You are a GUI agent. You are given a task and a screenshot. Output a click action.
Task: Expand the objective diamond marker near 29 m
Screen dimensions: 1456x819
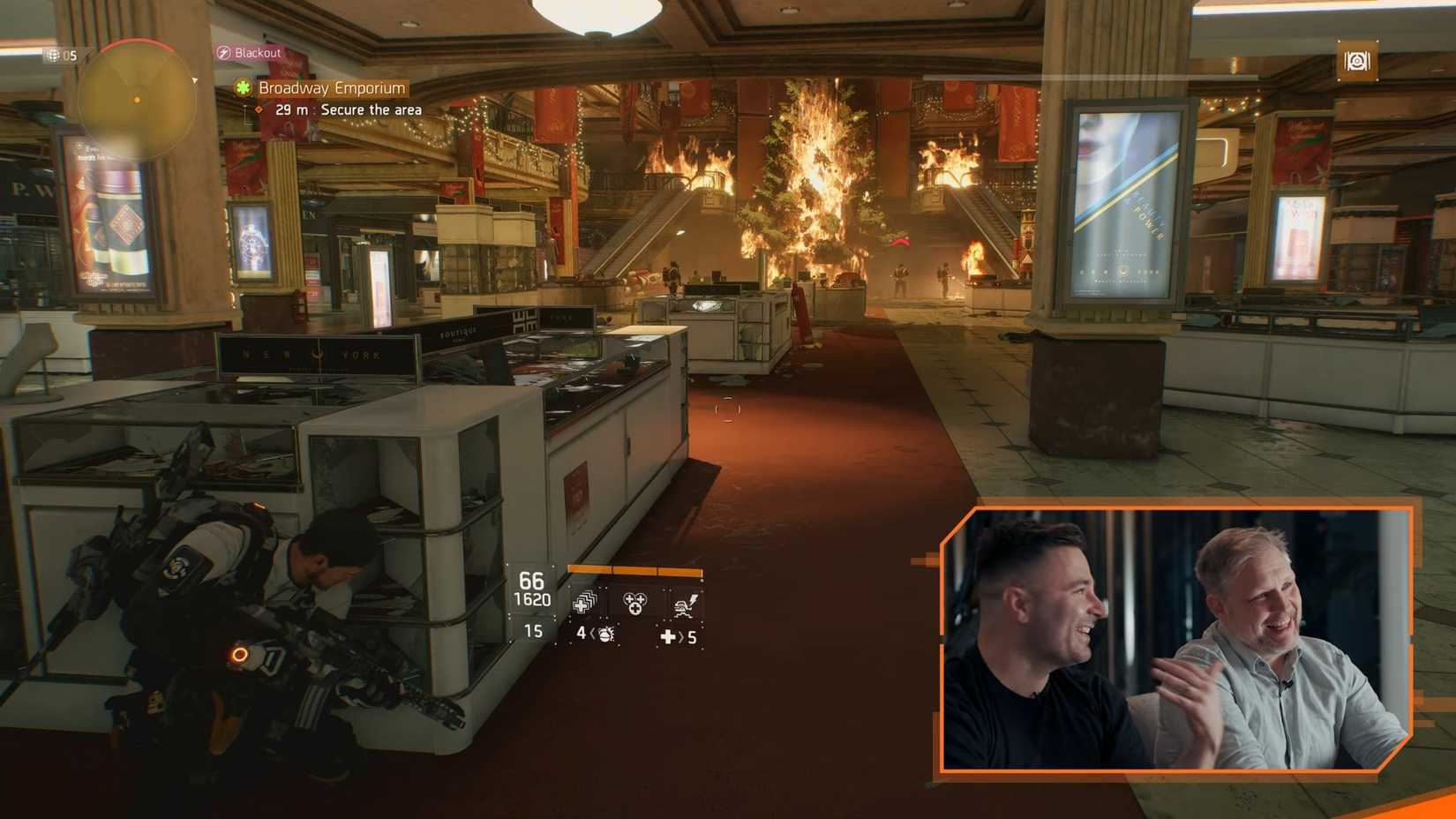click(259, 109)
